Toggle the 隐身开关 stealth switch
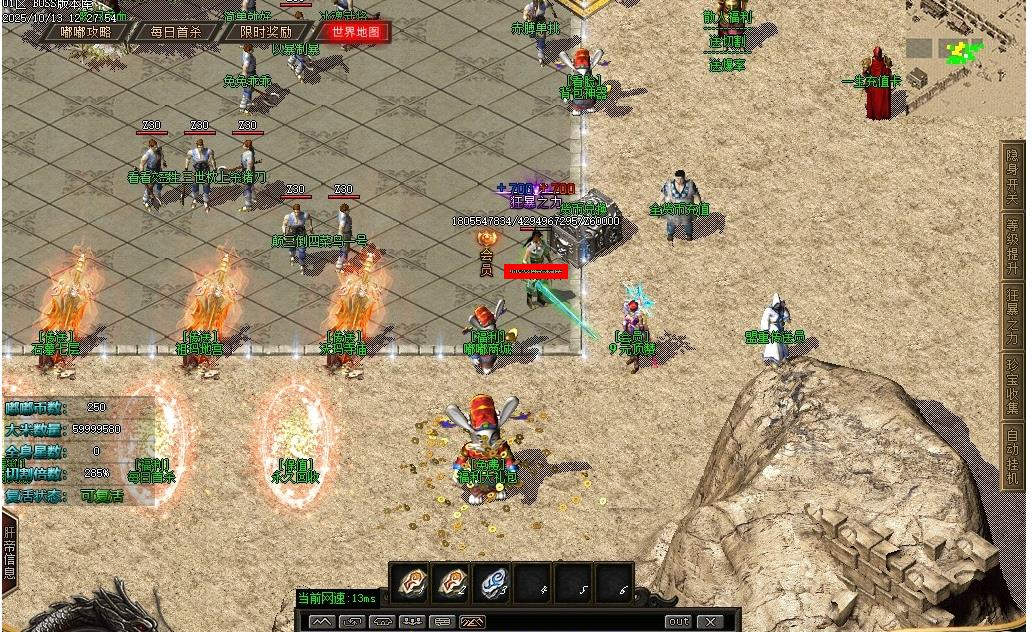The image size is (1032, 632). (1013, 175)
